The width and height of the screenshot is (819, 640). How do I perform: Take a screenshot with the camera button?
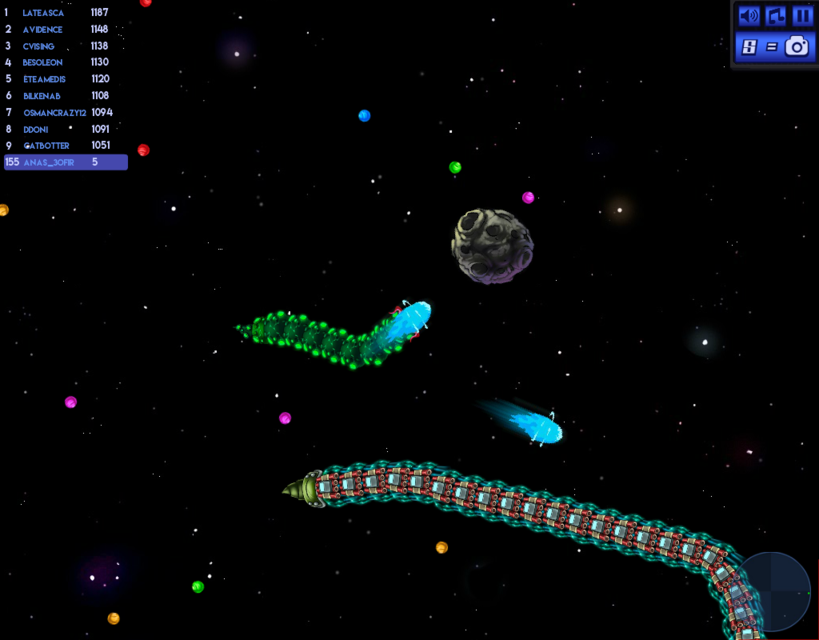coord(796,46)
